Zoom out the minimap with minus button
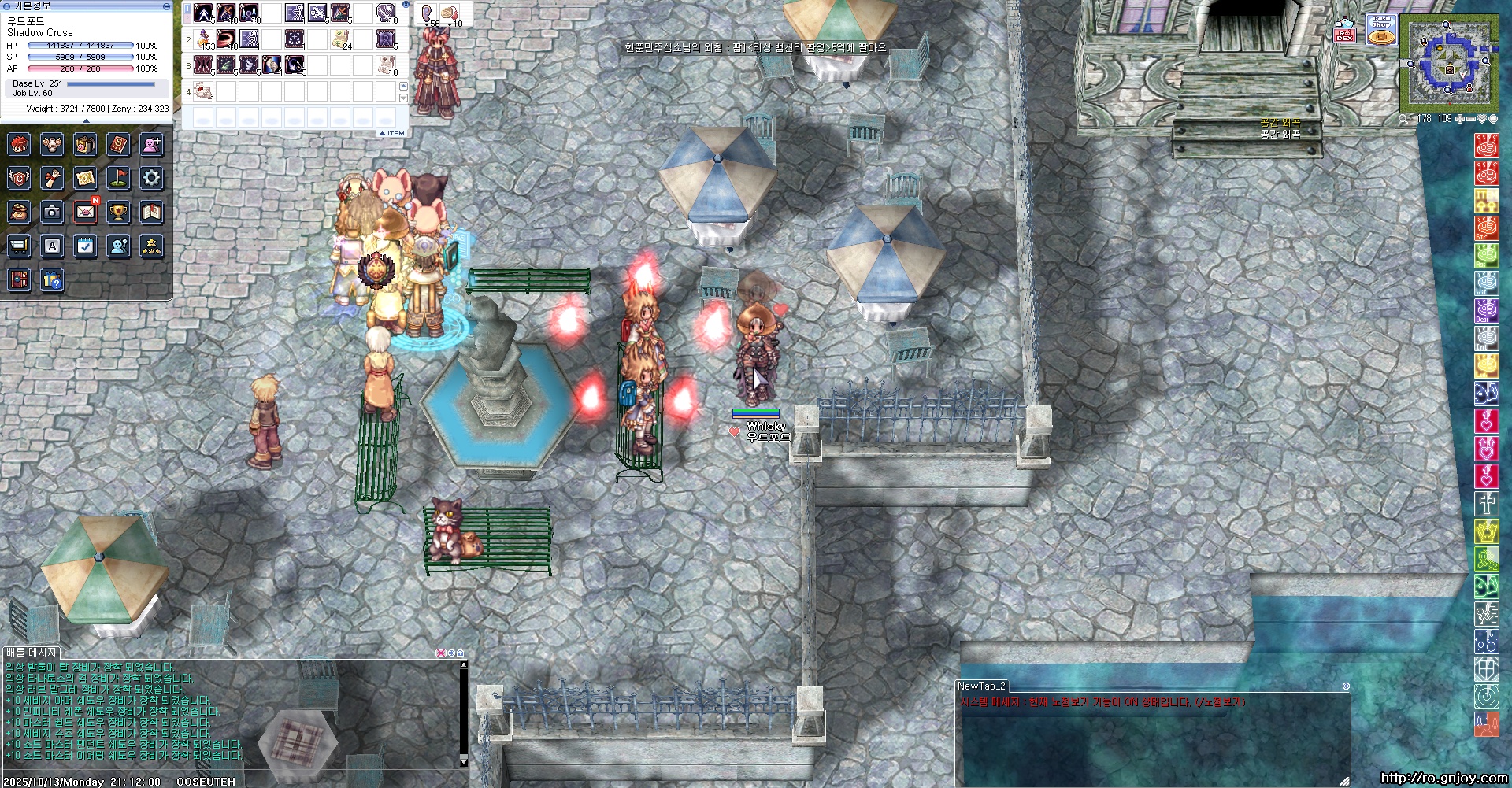 click(x=1470, y=119)
